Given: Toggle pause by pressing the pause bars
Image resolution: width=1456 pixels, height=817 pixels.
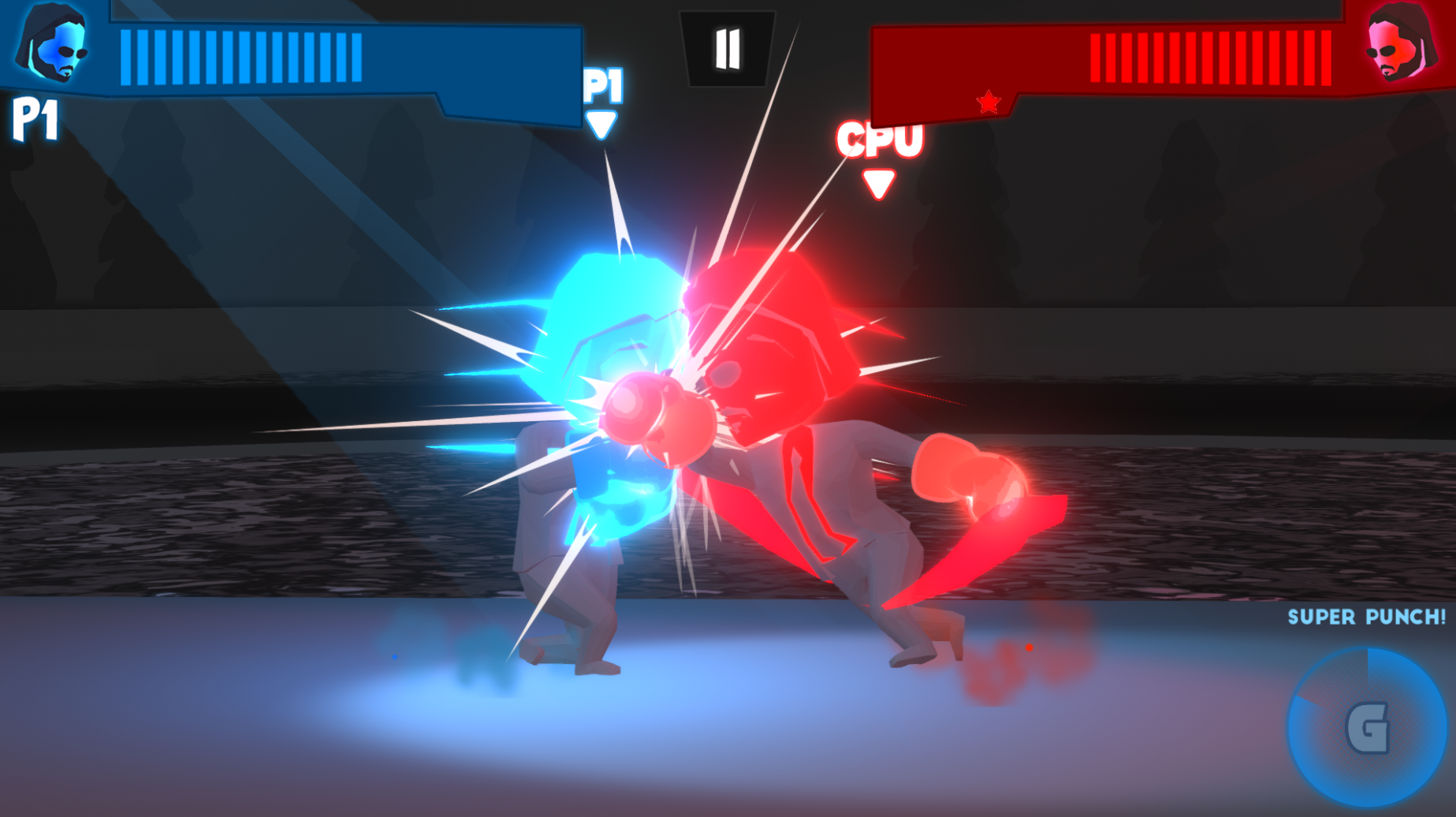Looking at the screenshot, I should (x=728, y=49).
